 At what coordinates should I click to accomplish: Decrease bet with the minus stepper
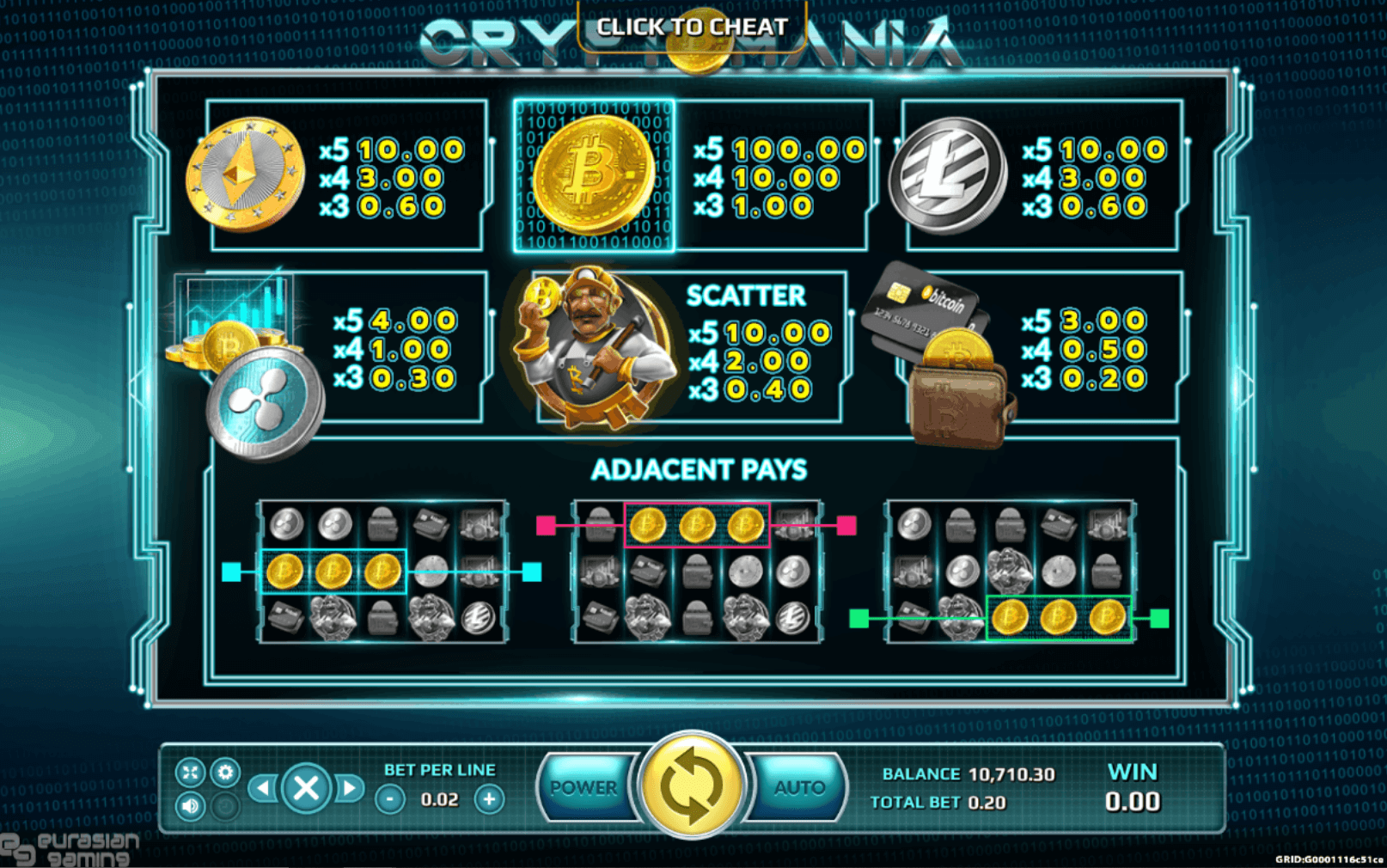[x=391, y=798]
